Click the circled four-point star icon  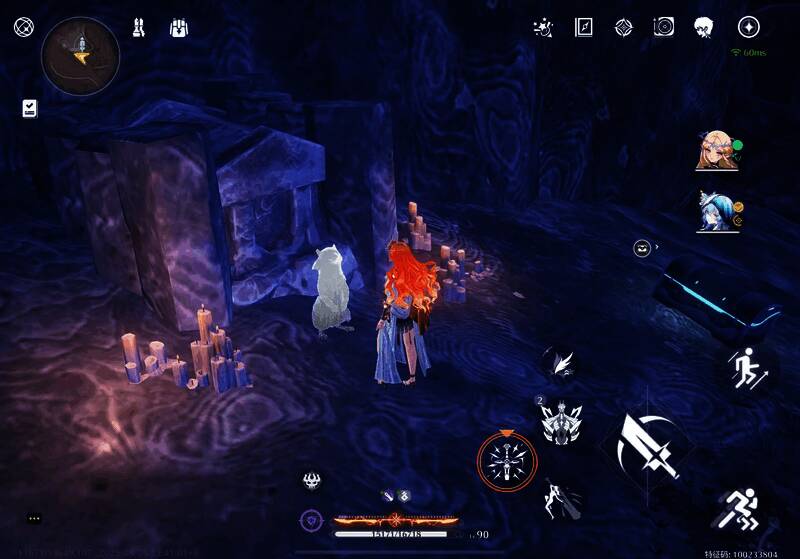pos(748,28)
